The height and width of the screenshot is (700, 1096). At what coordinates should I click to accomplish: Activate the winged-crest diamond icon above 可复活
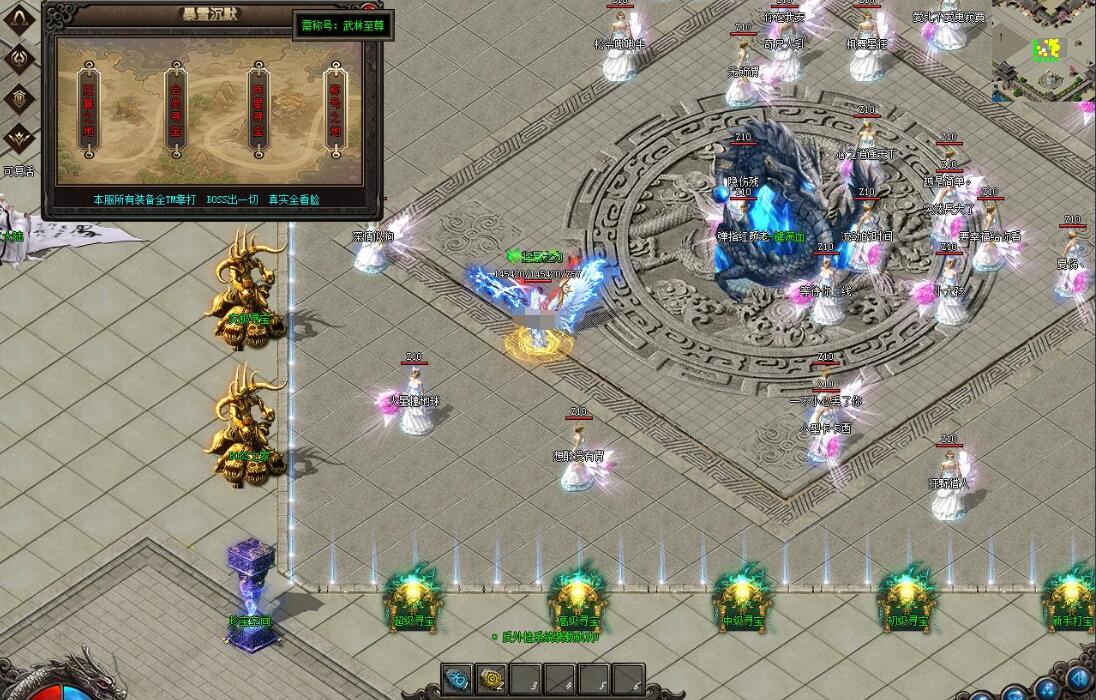(19, 138)
